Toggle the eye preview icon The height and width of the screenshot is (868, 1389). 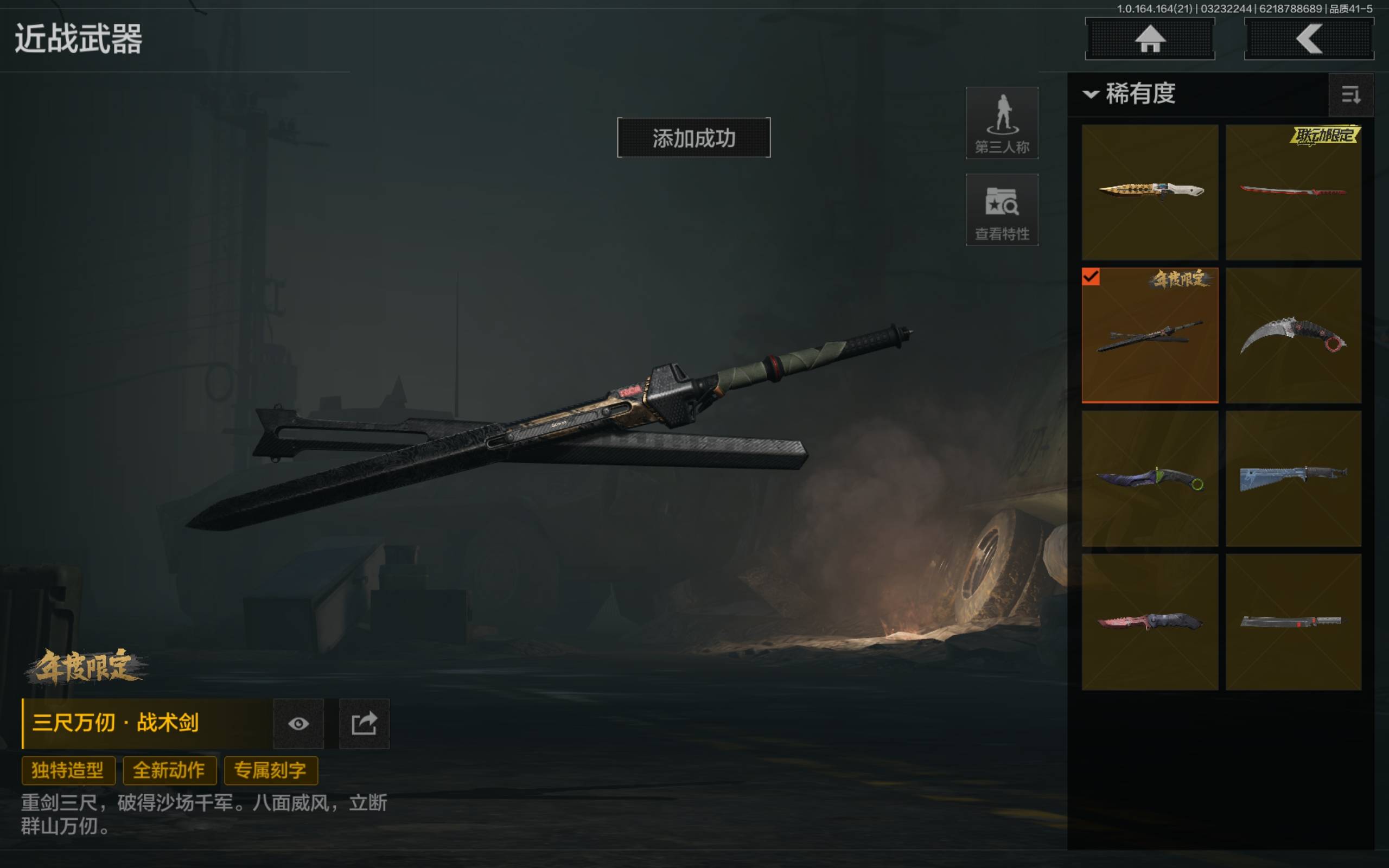pos(298,723)
